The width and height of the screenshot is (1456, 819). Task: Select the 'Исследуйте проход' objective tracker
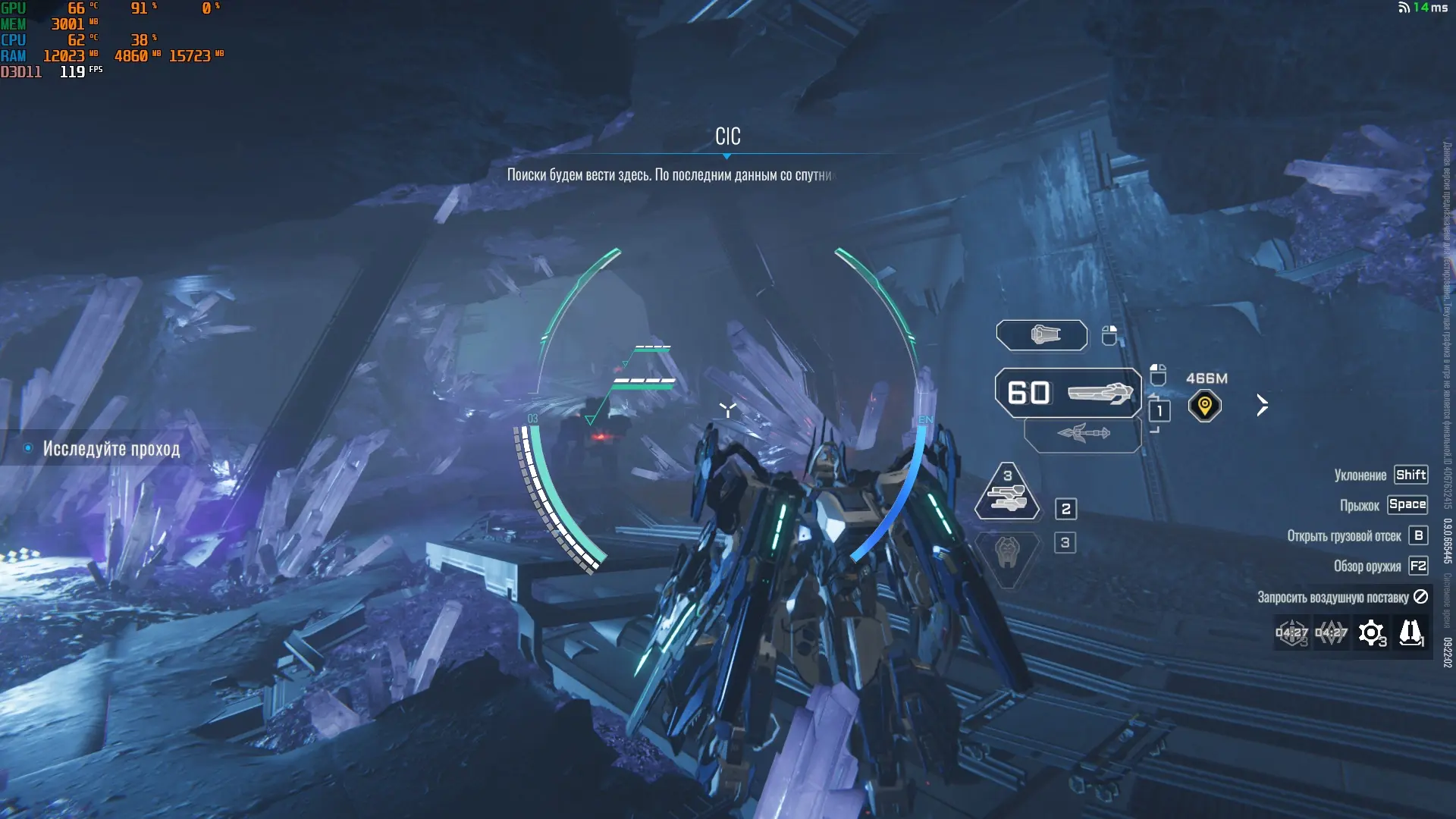111,449
